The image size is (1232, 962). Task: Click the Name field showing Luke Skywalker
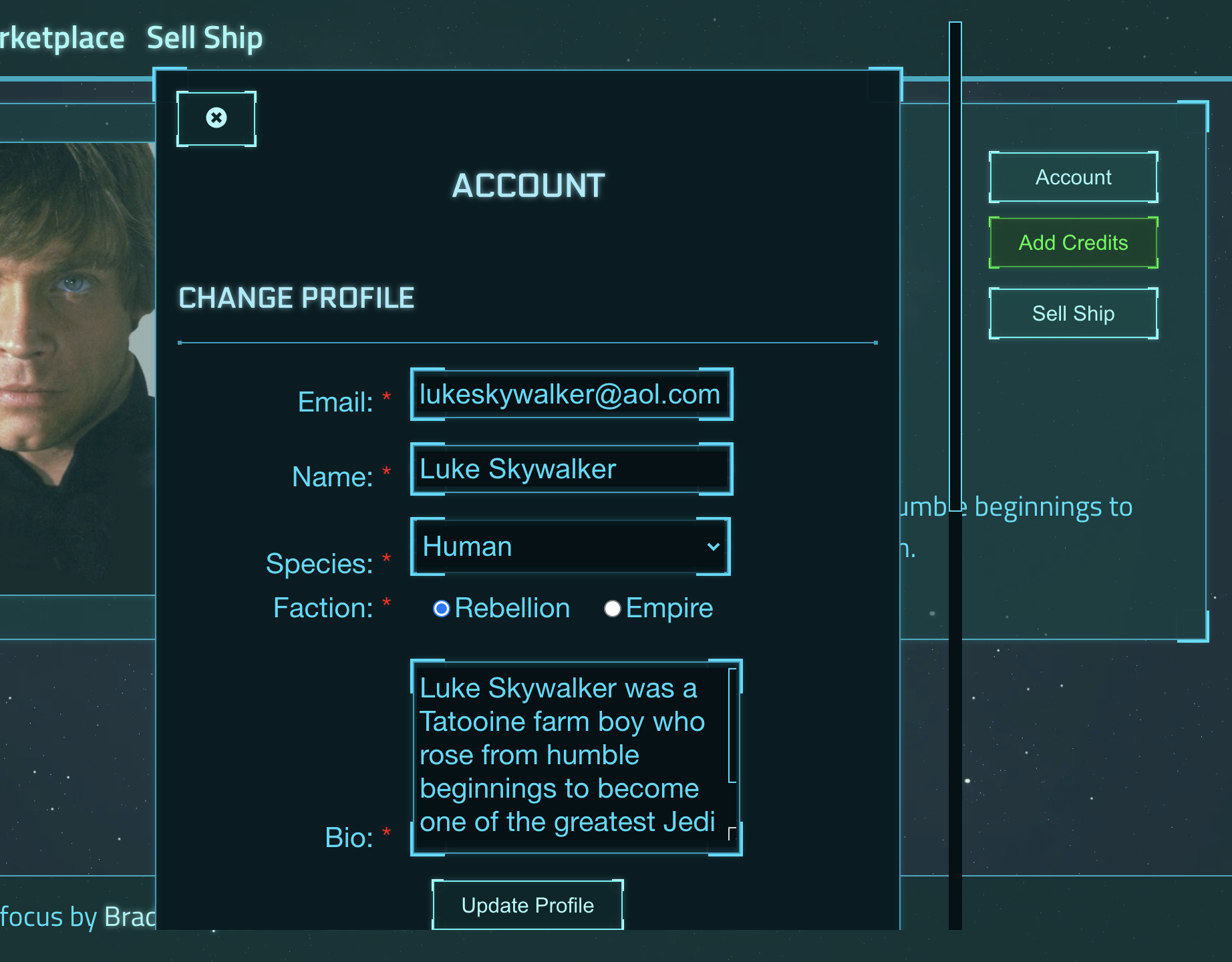coord(570,469)
